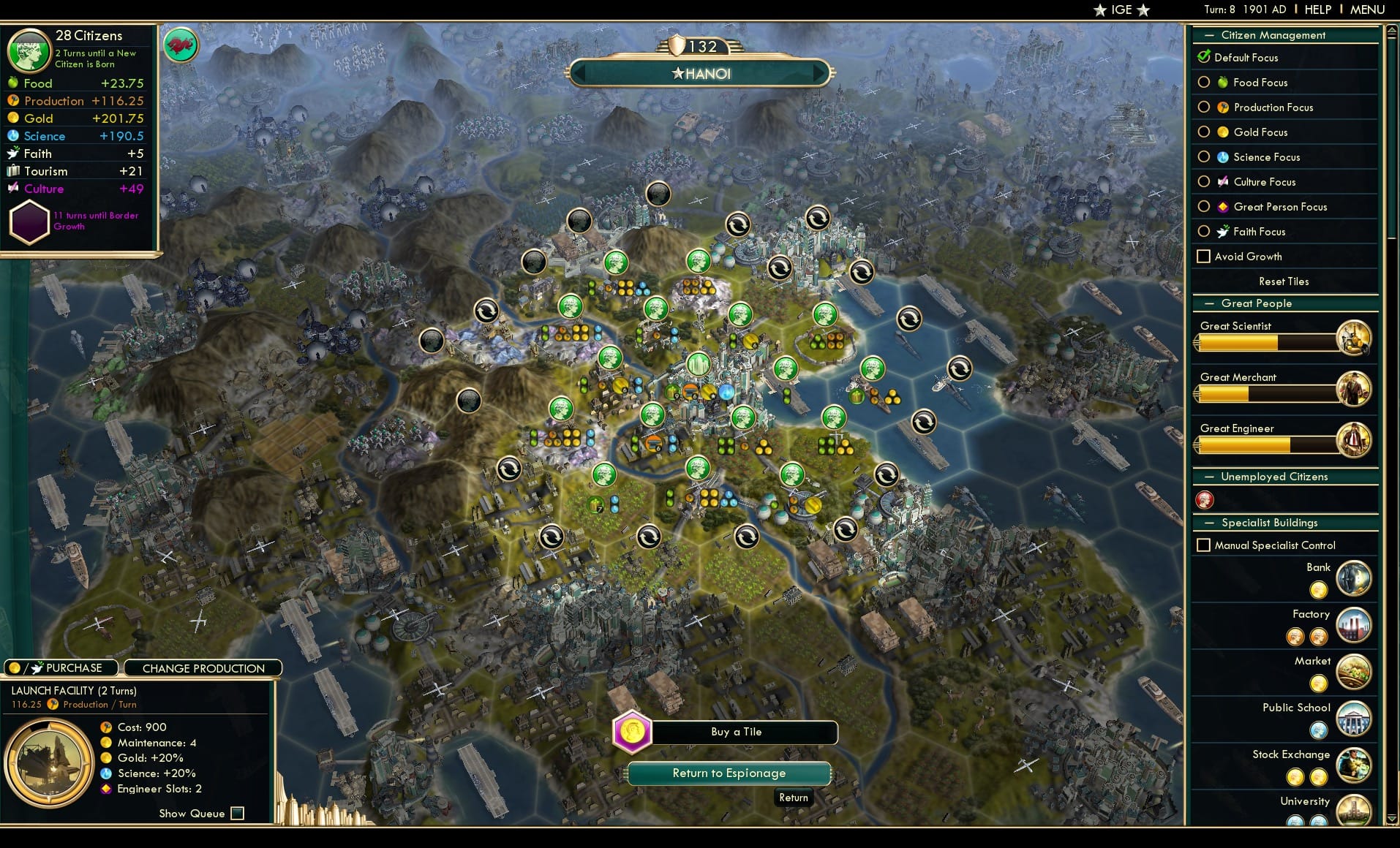Enable Manual Specialist Control
Screen dimensions: 1400x848
(x=1203, y=545)
